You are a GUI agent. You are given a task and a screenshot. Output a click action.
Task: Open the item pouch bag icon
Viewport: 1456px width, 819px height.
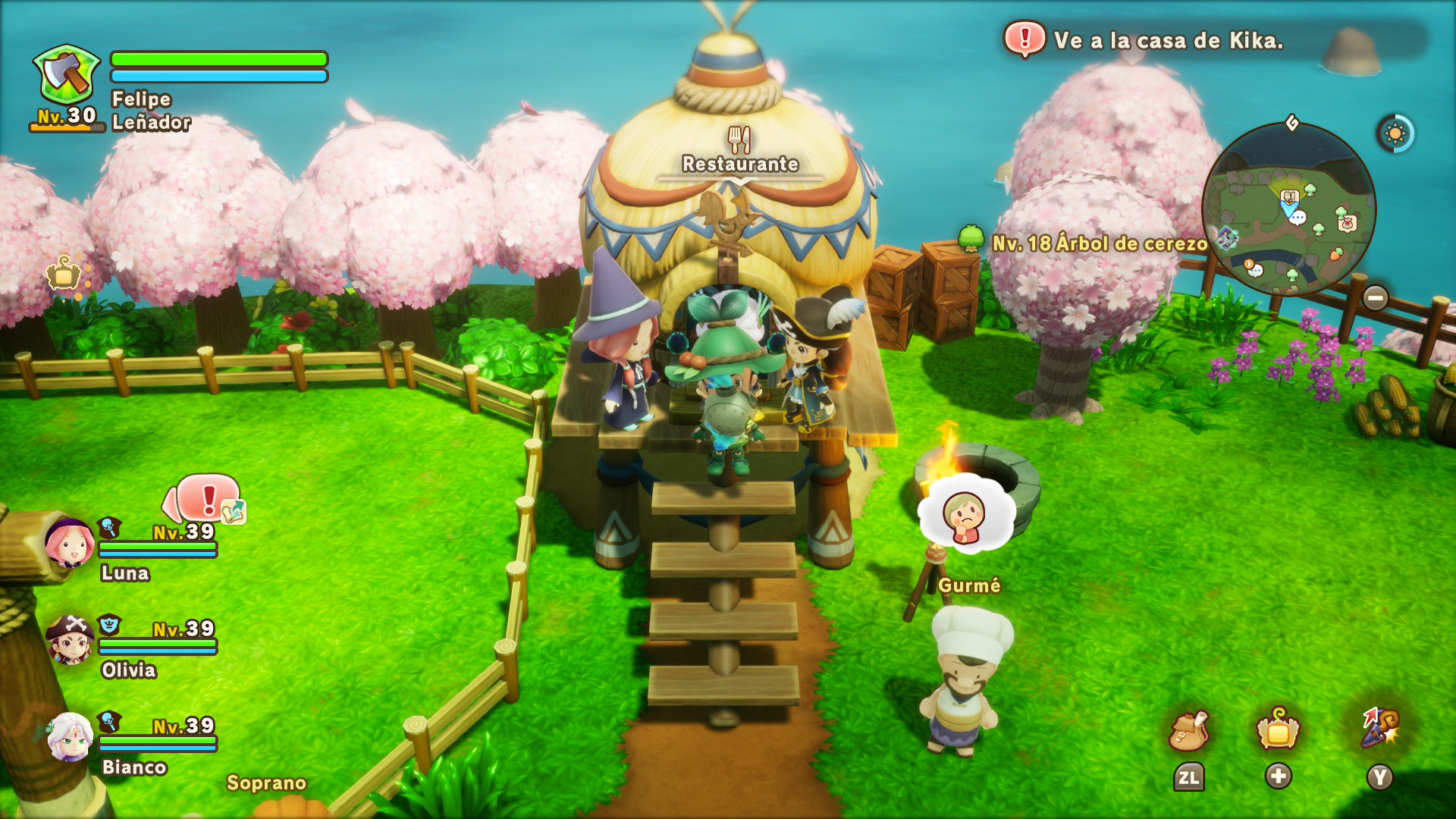pyautogui.click(x=1188, y=731)
